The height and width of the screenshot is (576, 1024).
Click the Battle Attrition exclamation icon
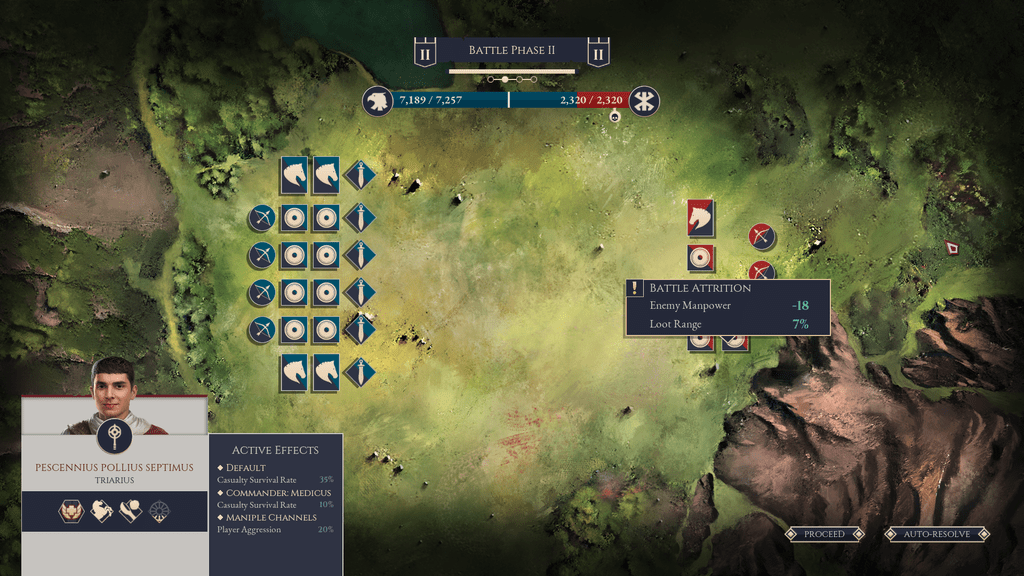point(635,288)
